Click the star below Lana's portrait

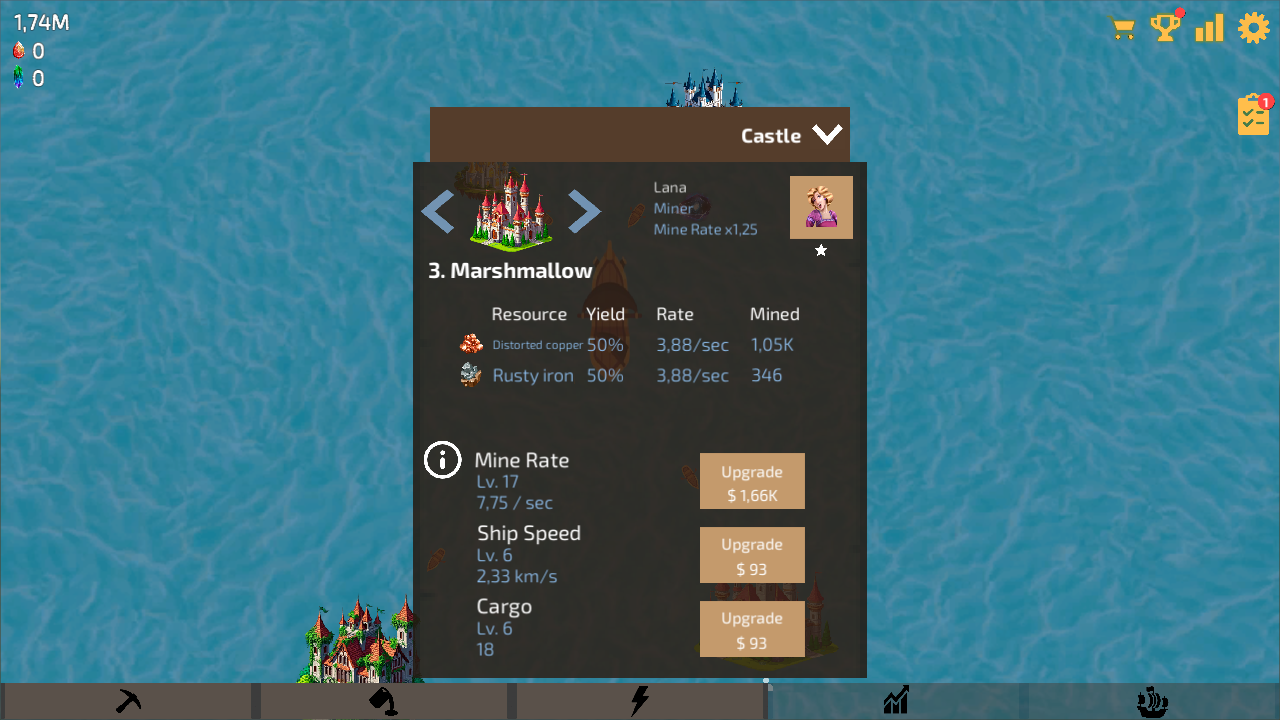tap(821, 251)
